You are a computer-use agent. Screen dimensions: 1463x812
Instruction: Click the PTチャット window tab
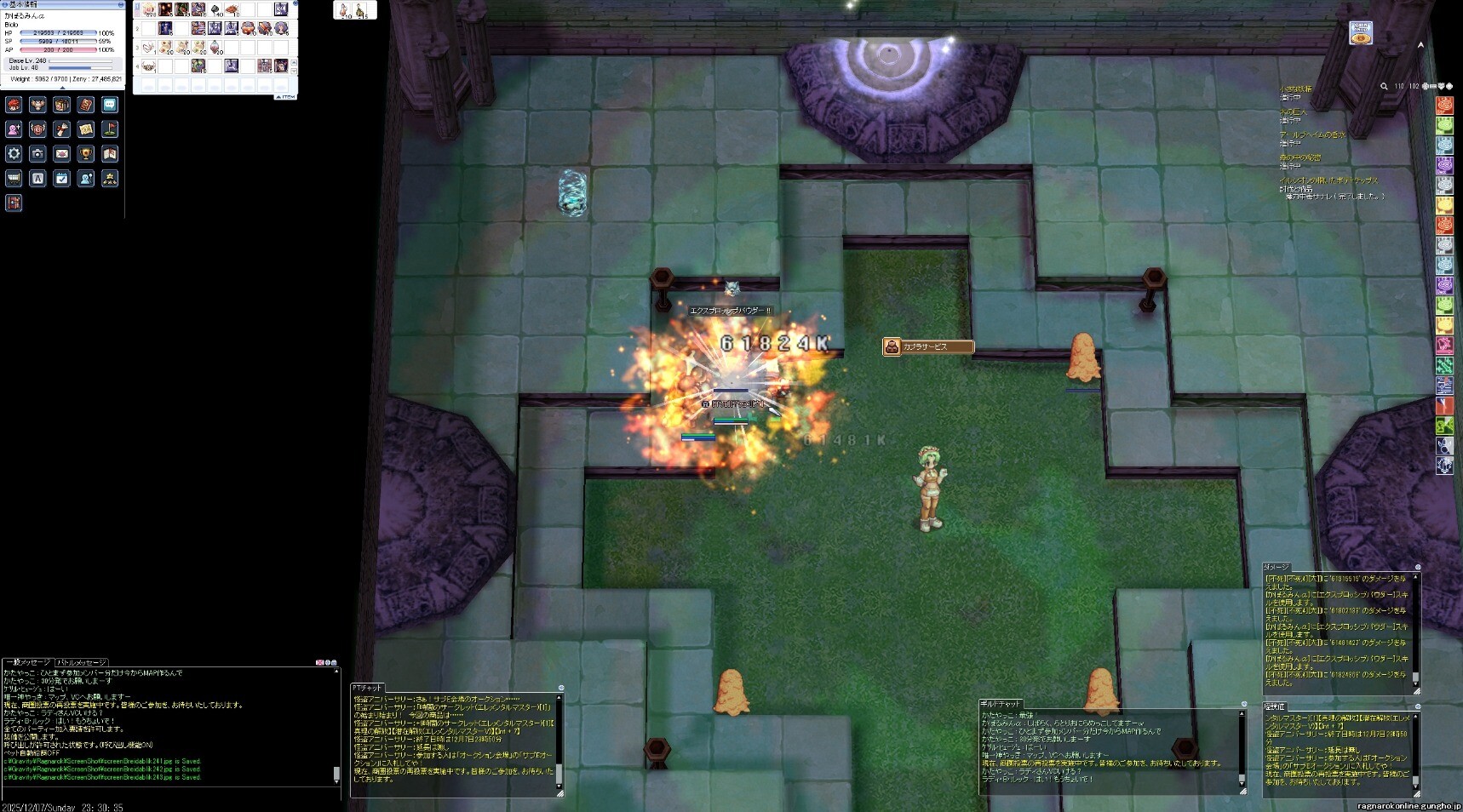point(368,688)
